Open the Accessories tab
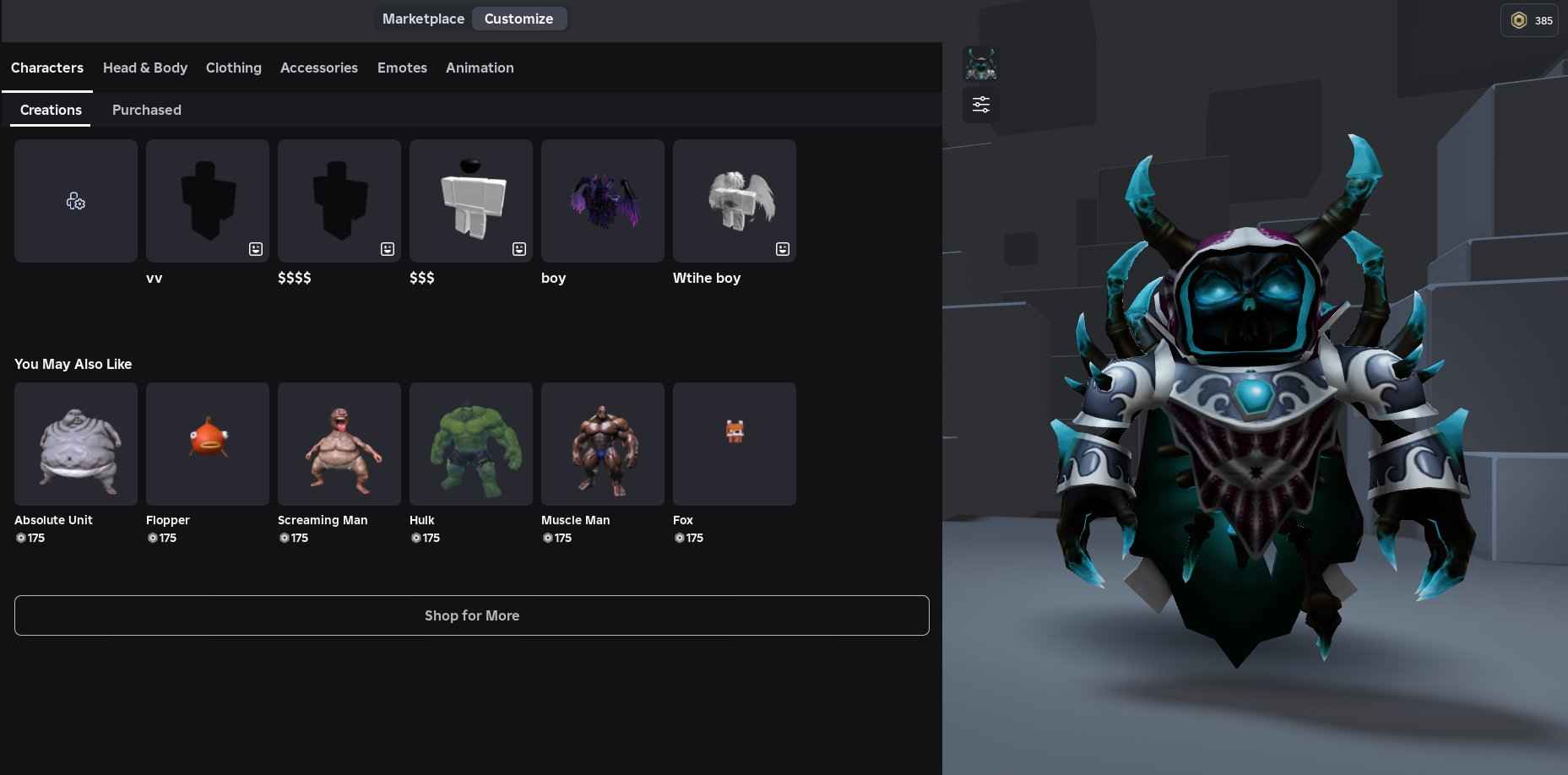Image resolution: width=1568 pixels, height=775 pixels. tap(319, 68)
